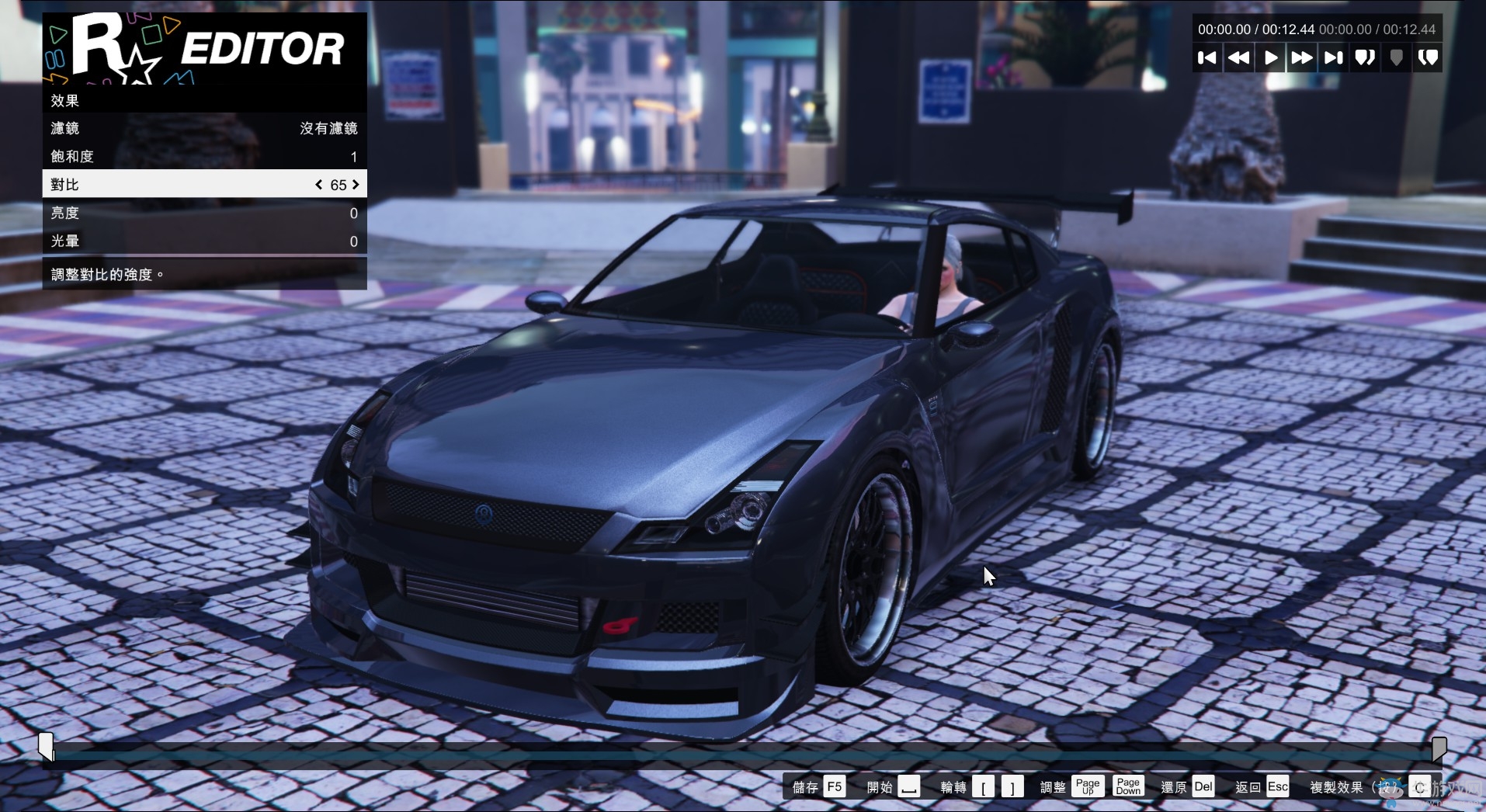Click the right arrow to increase 對比 contrast
This screenshot has width=1486, height=812.
pos(356,185)
